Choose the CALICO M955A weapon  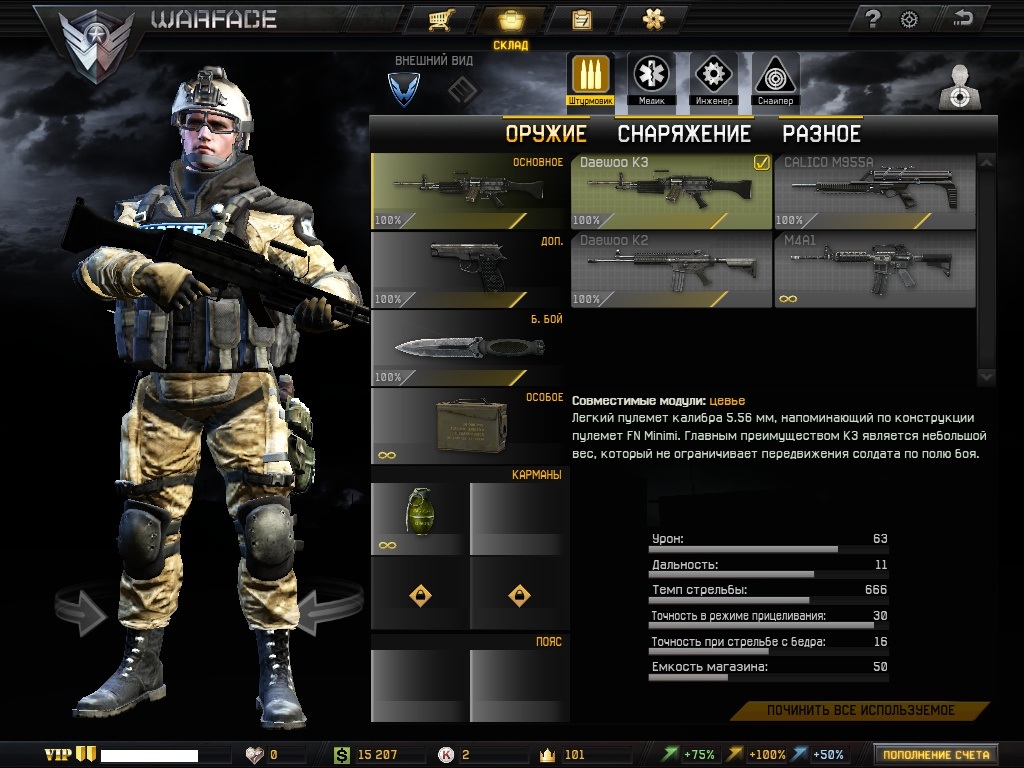(874, 191)
